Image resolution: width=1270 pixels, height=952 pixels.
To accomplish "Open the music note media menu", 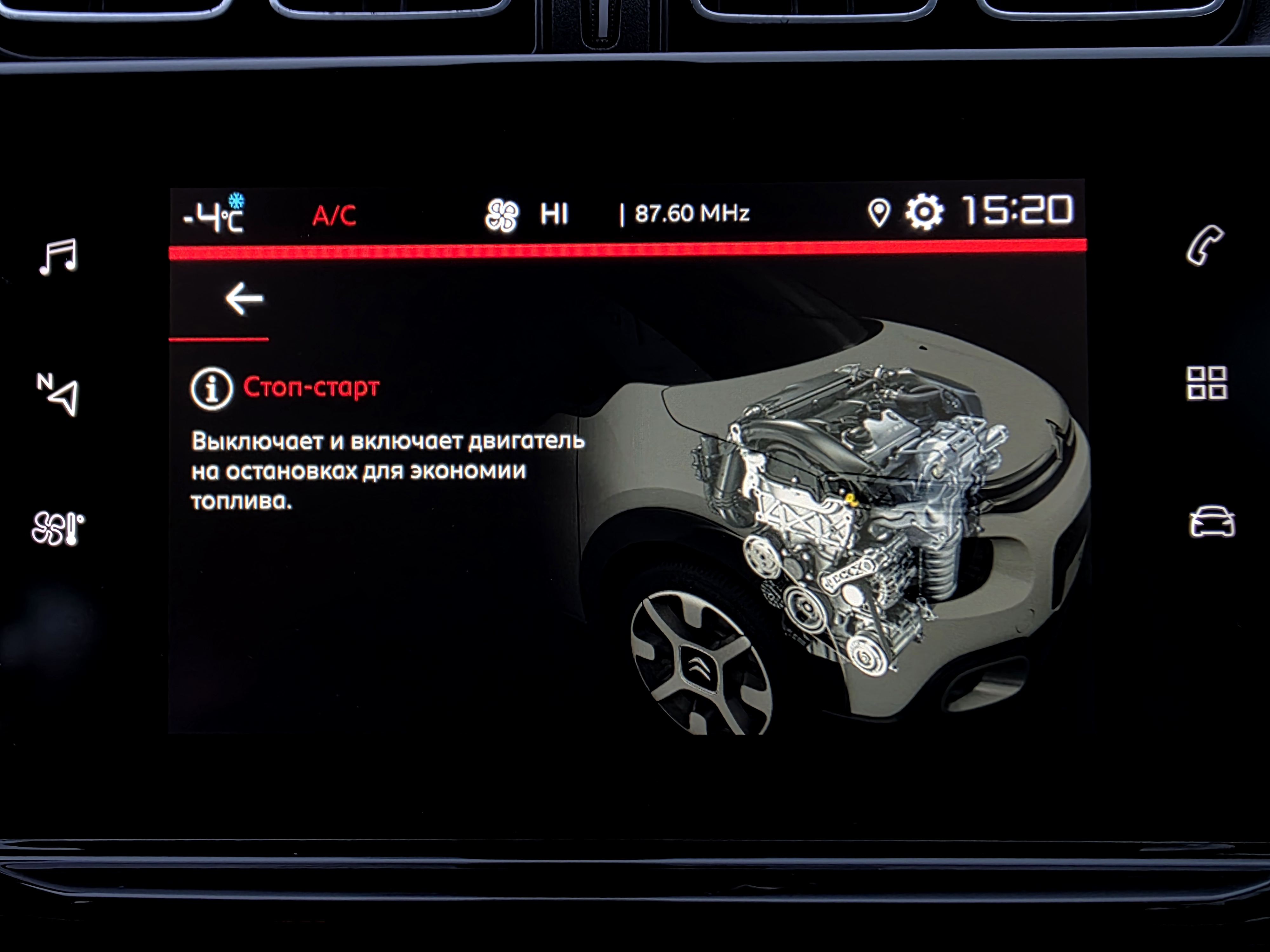I will point(58,256).
